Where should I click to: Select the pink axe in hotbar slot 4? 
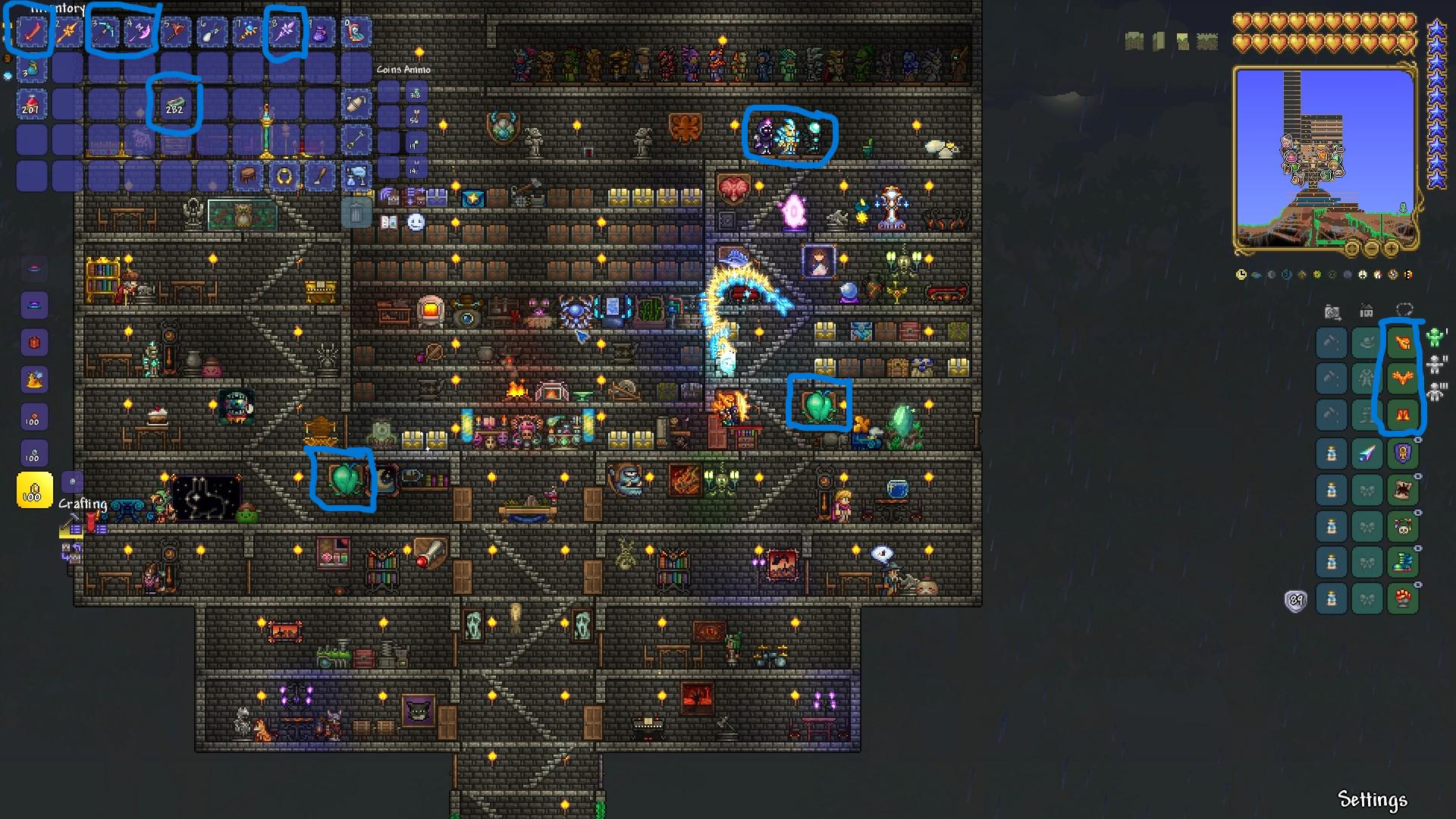[140, 33]
